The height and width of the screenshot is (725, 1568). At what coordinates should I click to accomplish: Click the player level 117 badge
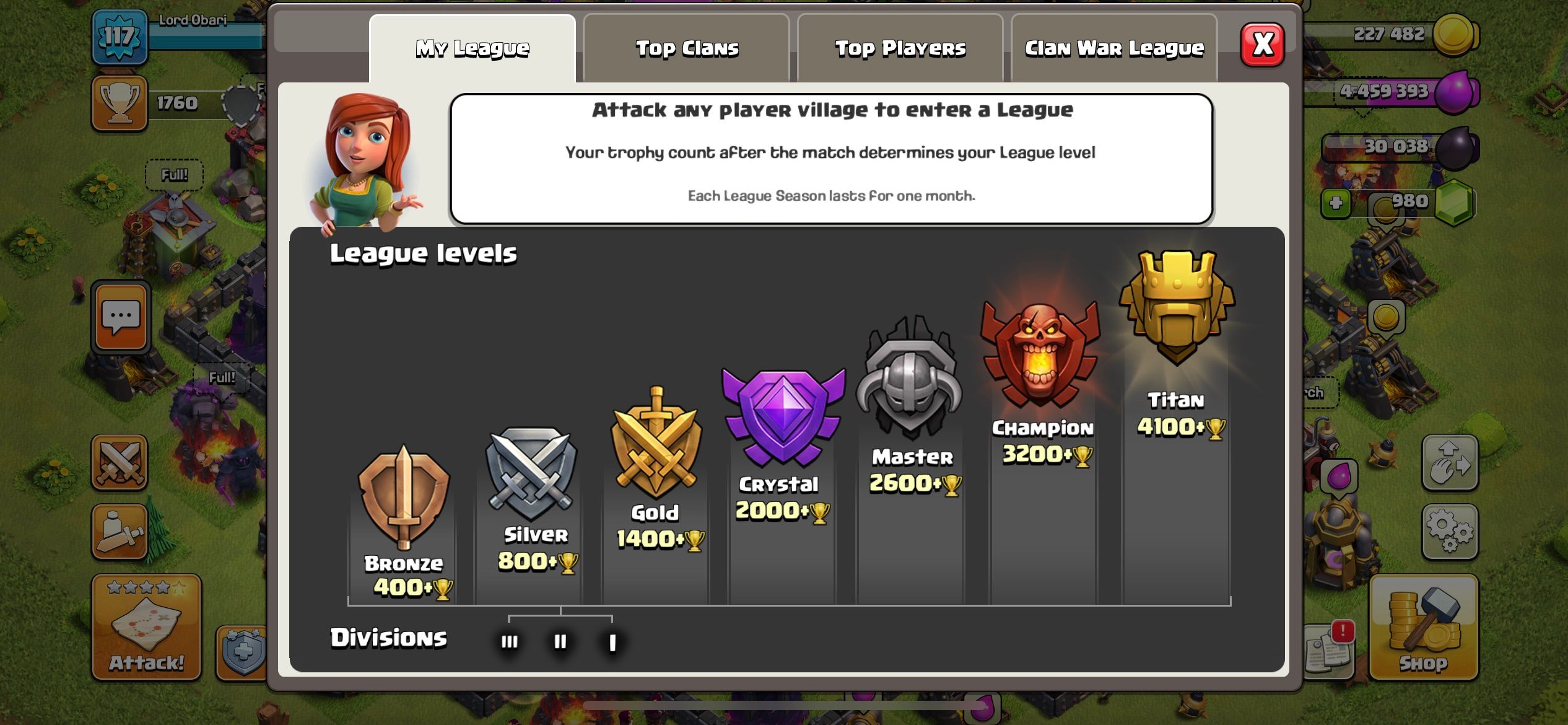[120, 36]
